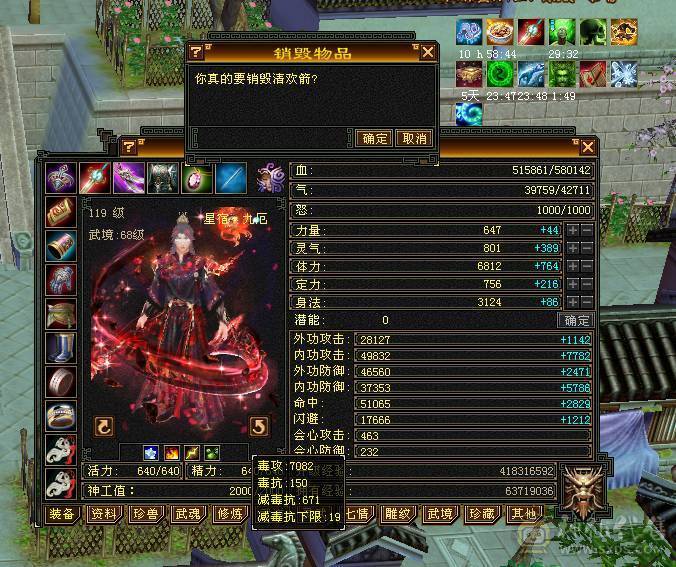Rotate character model right
This screenshot has width=676, height=567.
tap(258, 427)
